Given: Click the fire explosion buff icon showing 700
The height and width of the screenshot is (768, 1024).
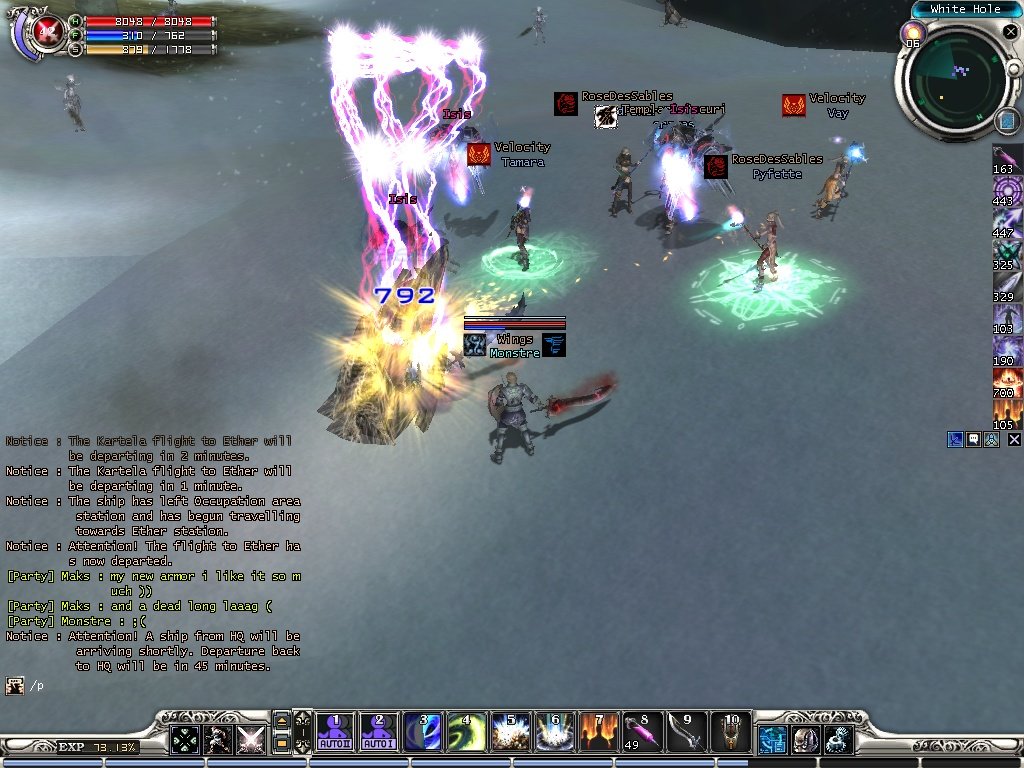Looking at the screenshot, I should (1007, 383).
